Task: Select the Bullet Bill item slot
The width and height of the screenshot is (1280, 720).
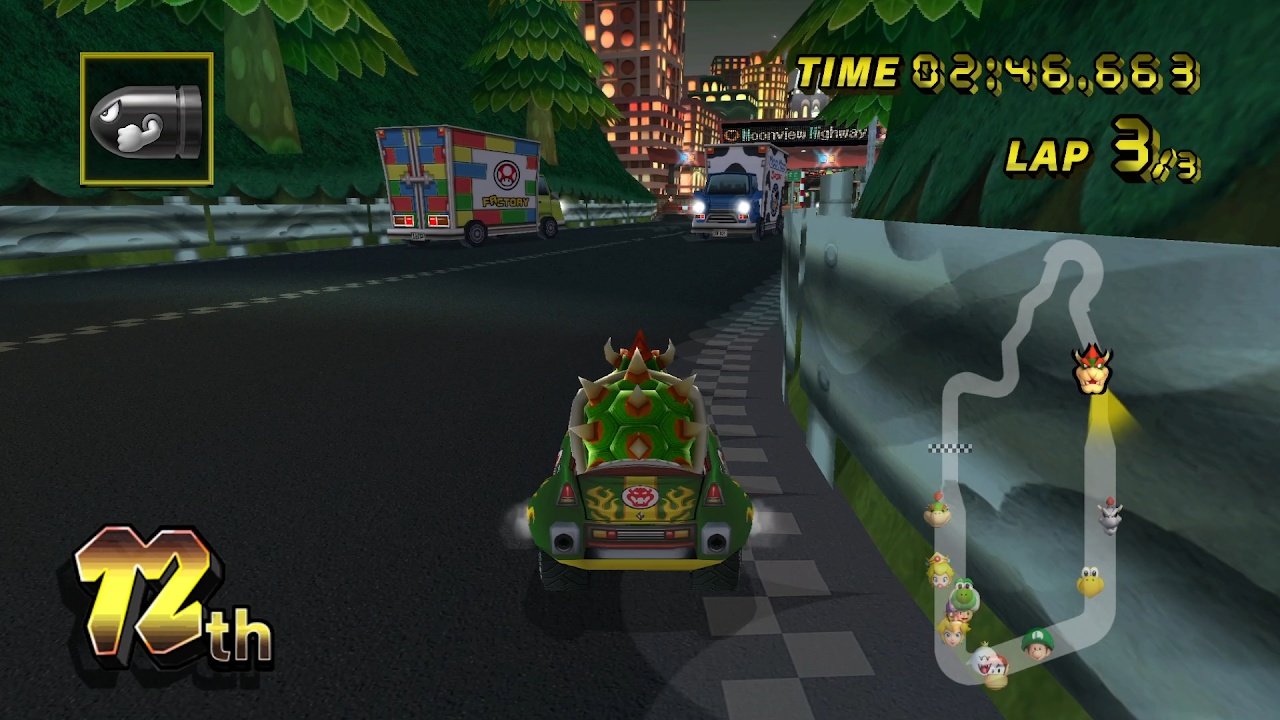Action: 146,119
